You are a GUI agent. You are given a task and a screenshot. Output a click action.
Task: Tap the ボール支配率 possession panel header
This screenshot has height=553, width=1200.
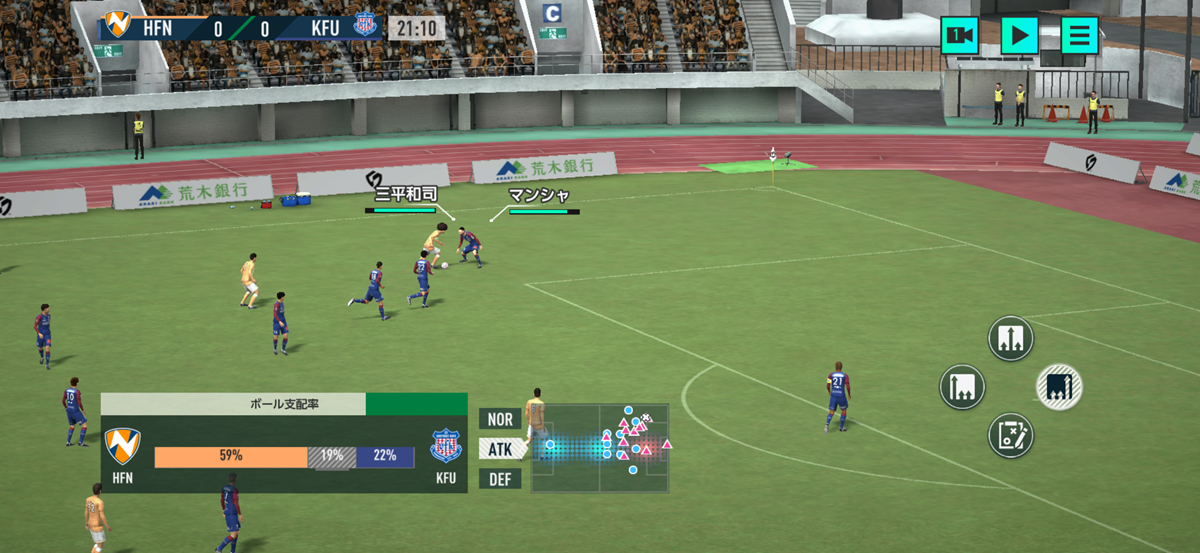pyautogui.click(x=233, y=404)
